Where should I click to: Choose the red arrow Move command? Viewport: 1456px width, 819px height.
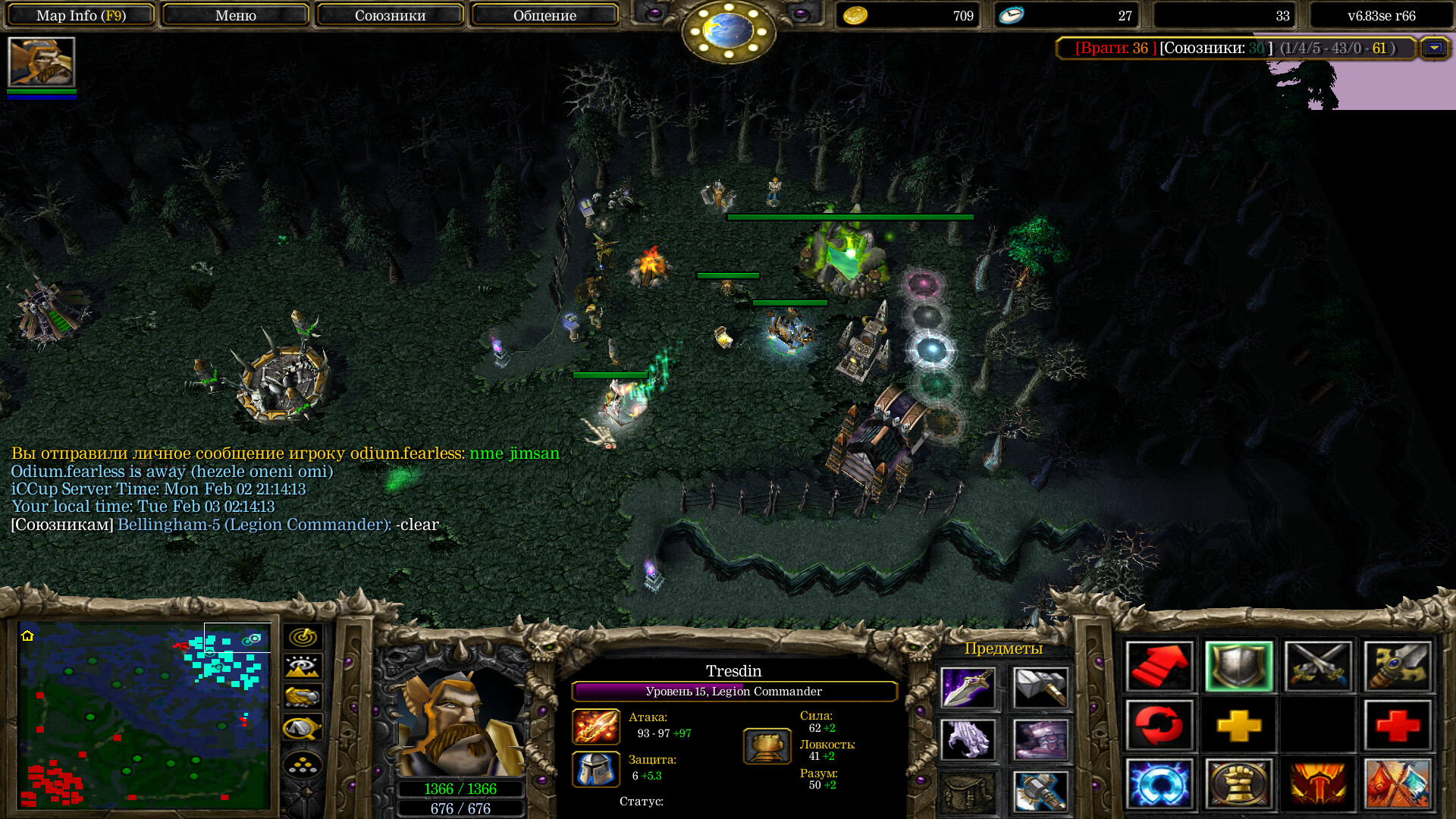coord(1159,667)
